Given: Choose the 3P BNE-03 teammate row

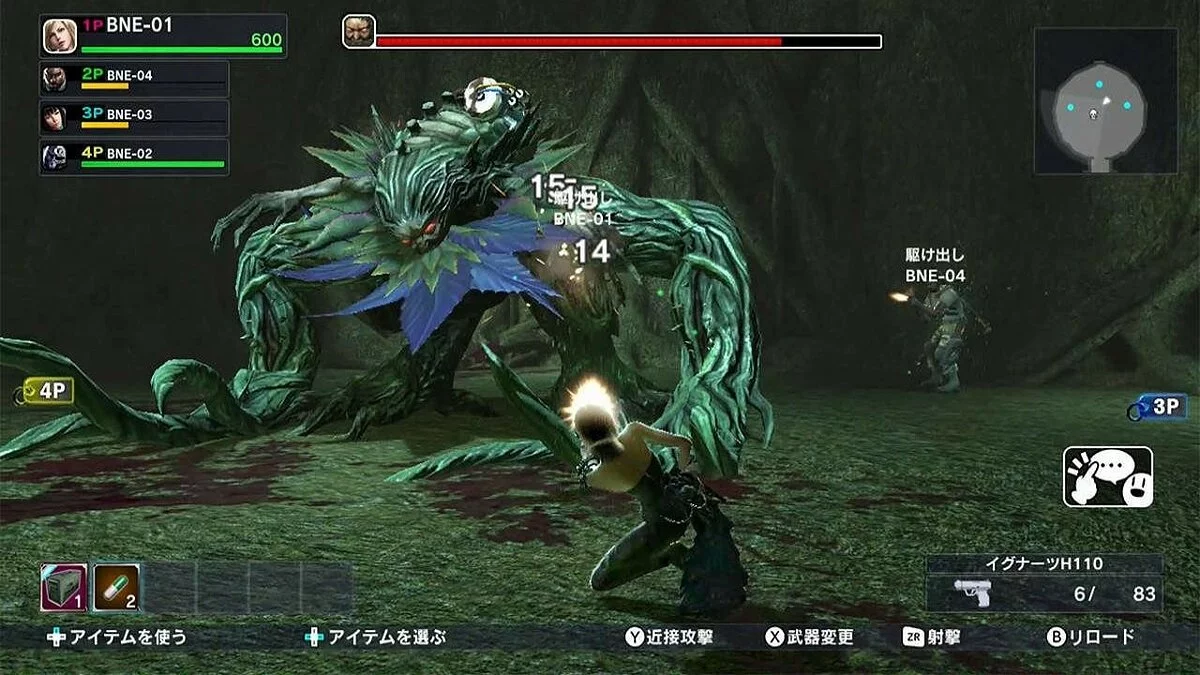Looking at the screenshot, I should (134, 118).
